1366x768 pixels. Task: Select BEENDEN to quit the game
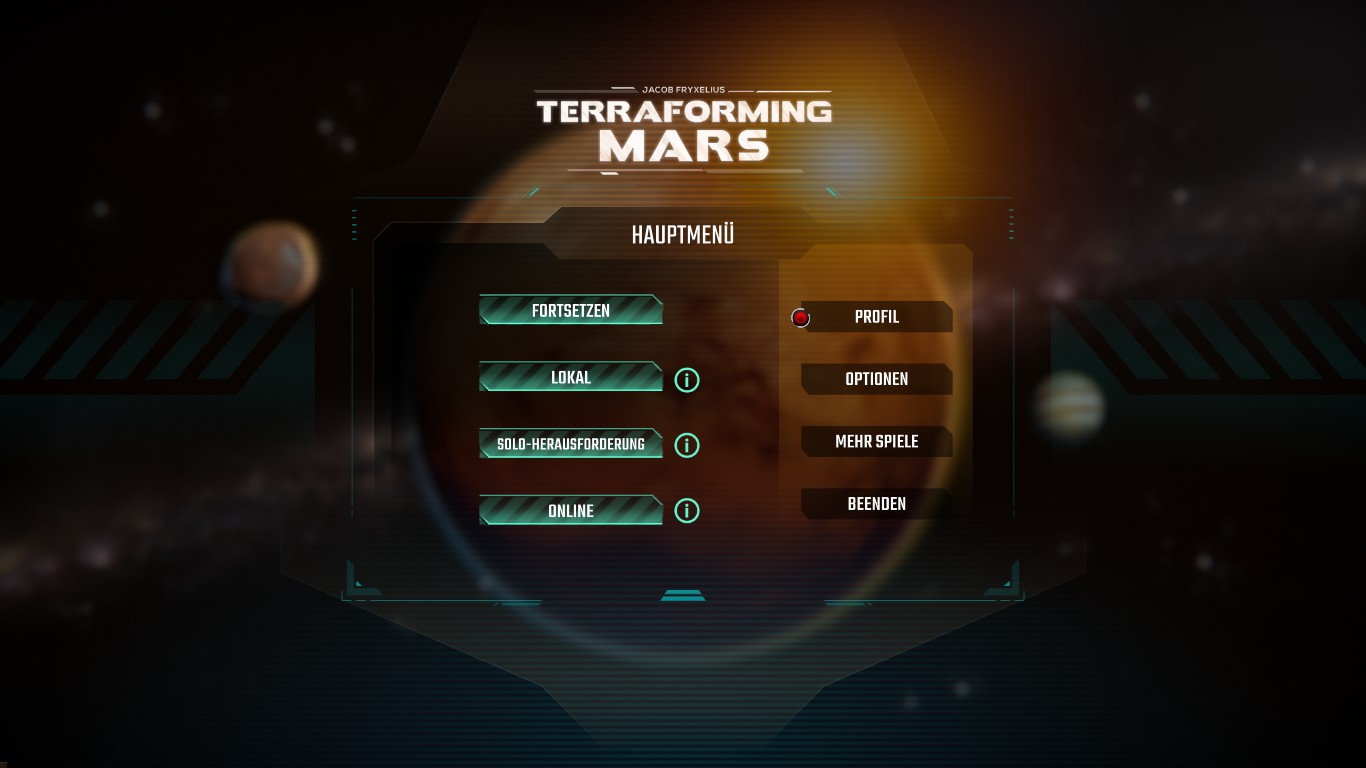pyautogui.click(x=876, y=504)
